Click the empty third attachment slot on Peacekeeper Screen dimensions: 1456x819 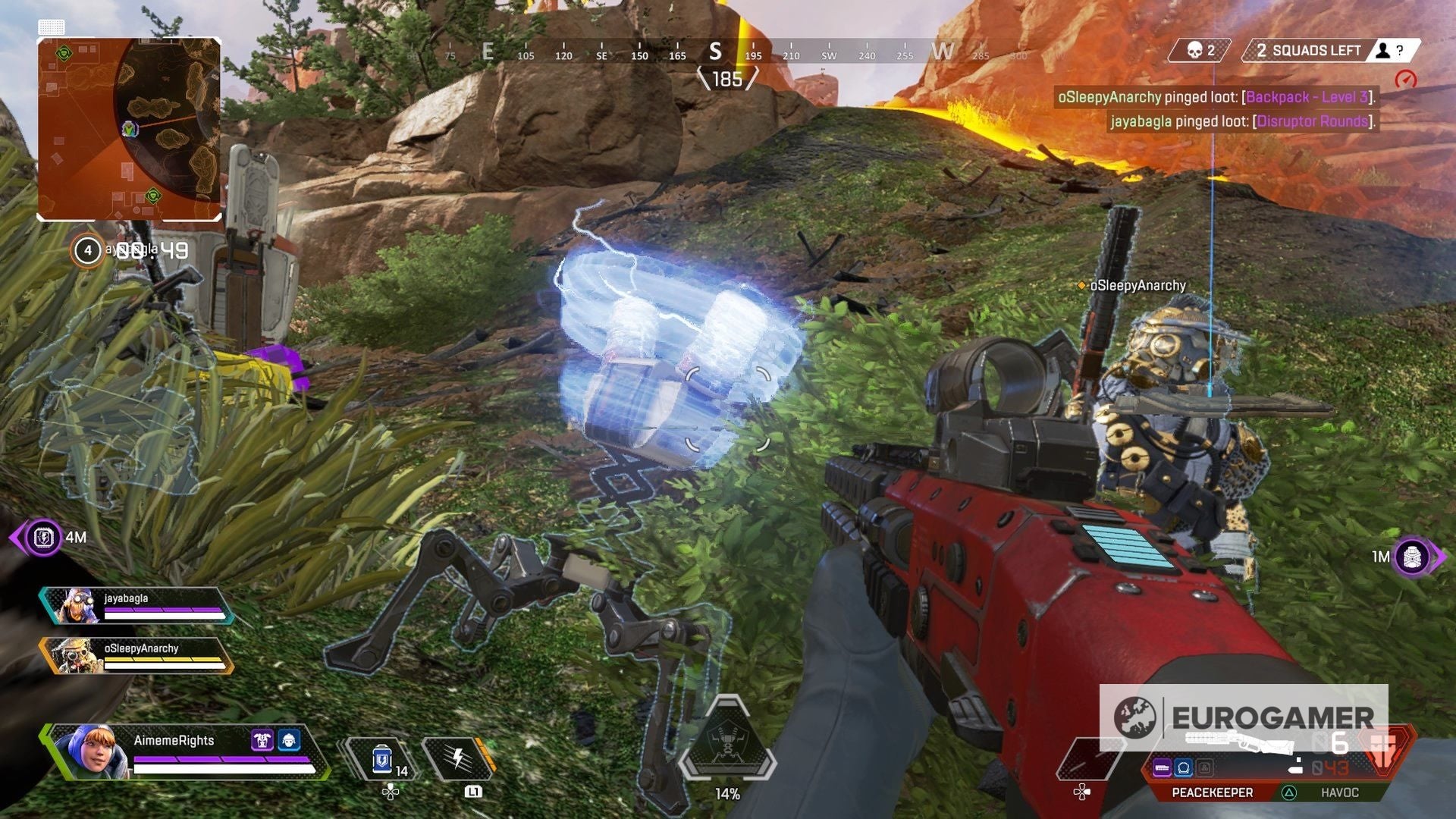[x=1203, y=767]
